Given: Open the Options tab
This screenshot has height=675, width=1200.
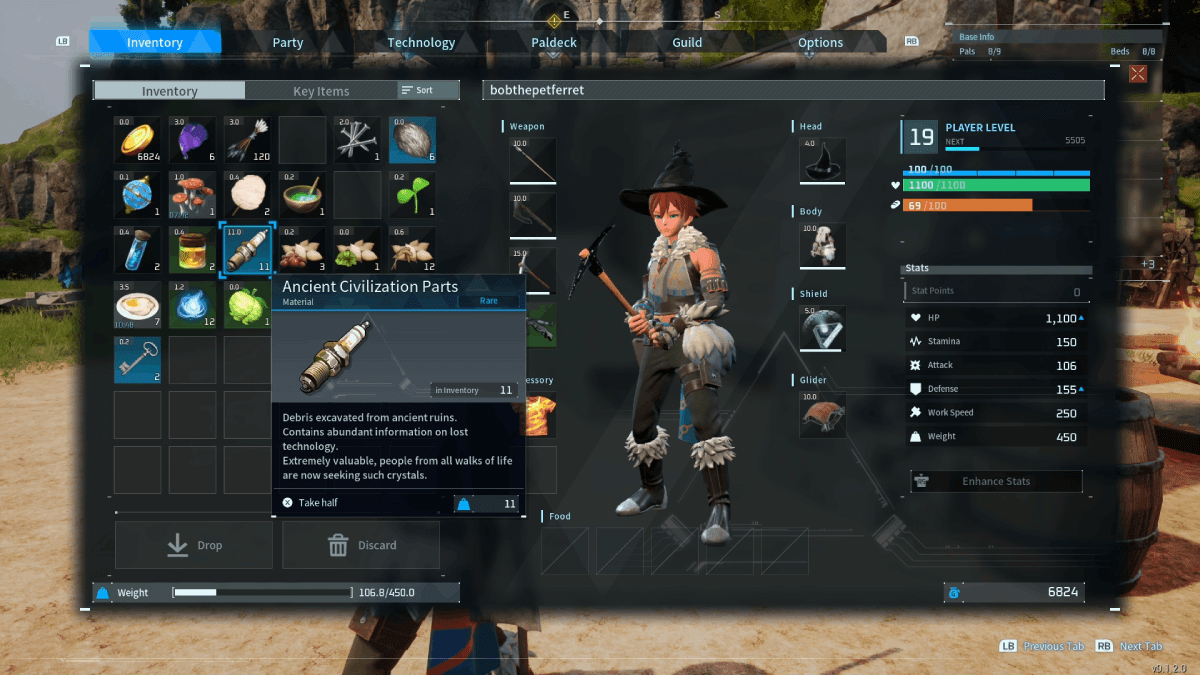Looking at the screenshot, I should coord(820,42).
